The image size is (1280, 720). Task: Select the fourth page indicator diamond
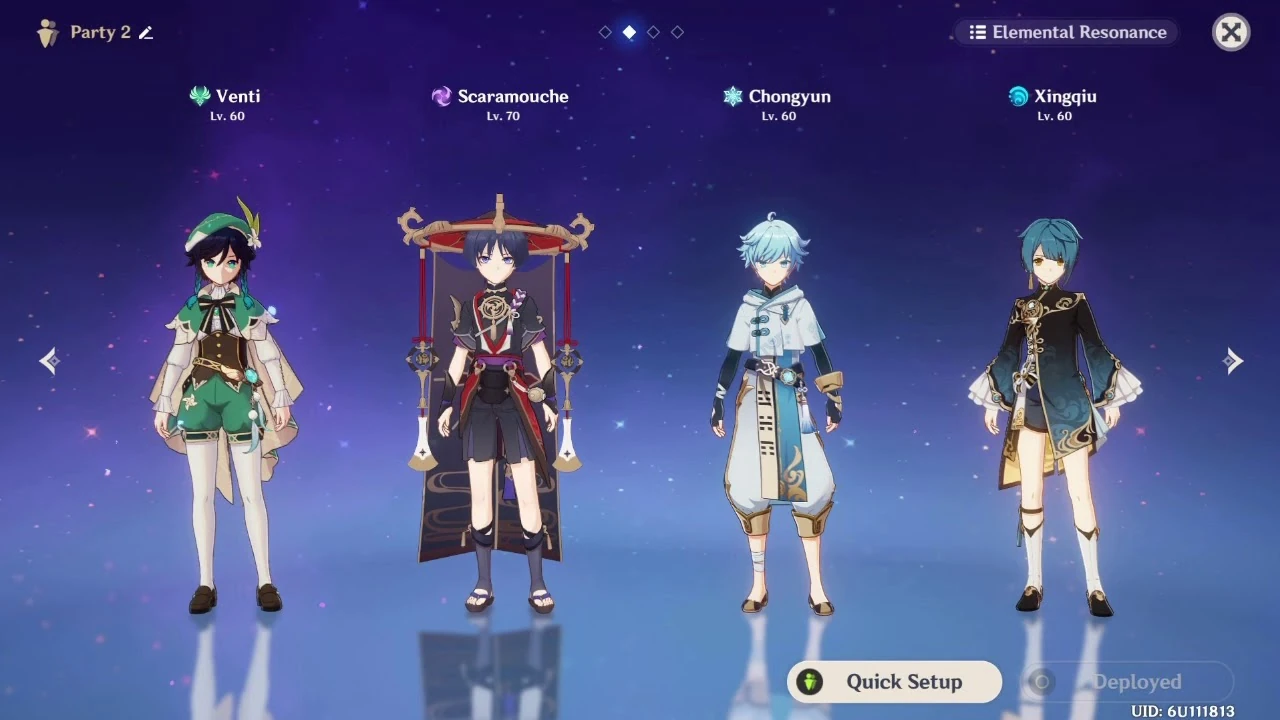[x=678, y=31]
